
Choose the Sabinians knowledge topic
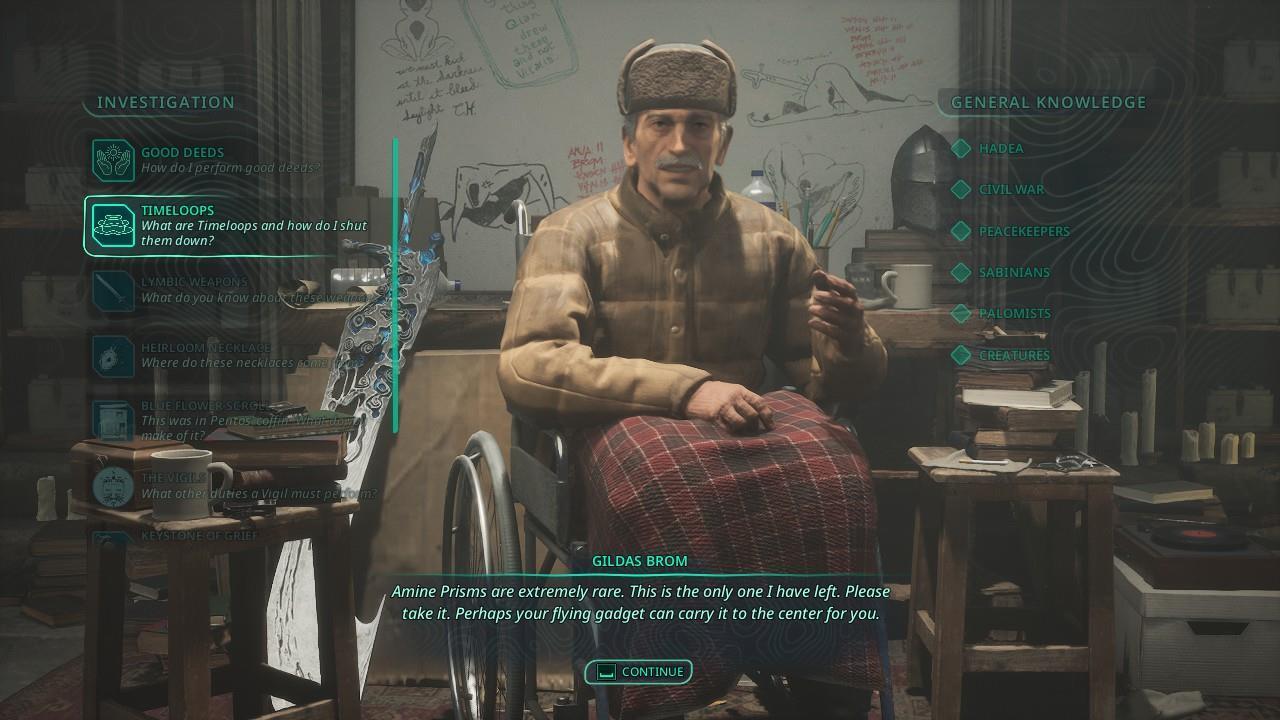tap(1014, 272)
